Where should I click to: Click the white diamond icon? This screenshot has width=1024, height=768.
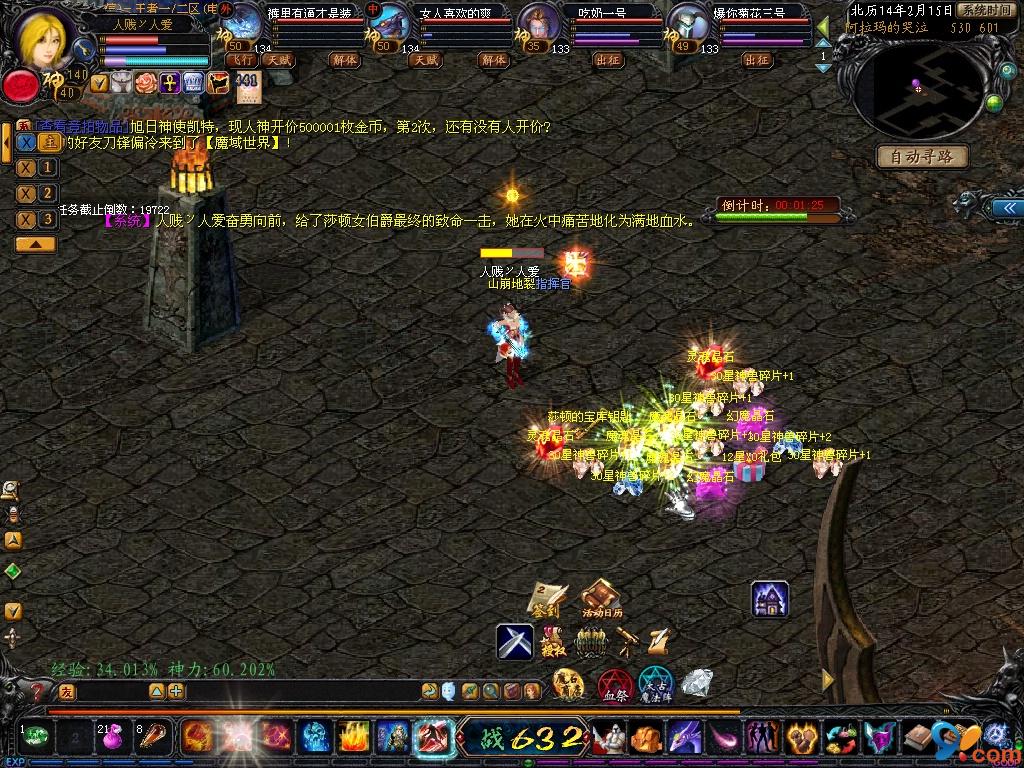(x=697, y=684)
